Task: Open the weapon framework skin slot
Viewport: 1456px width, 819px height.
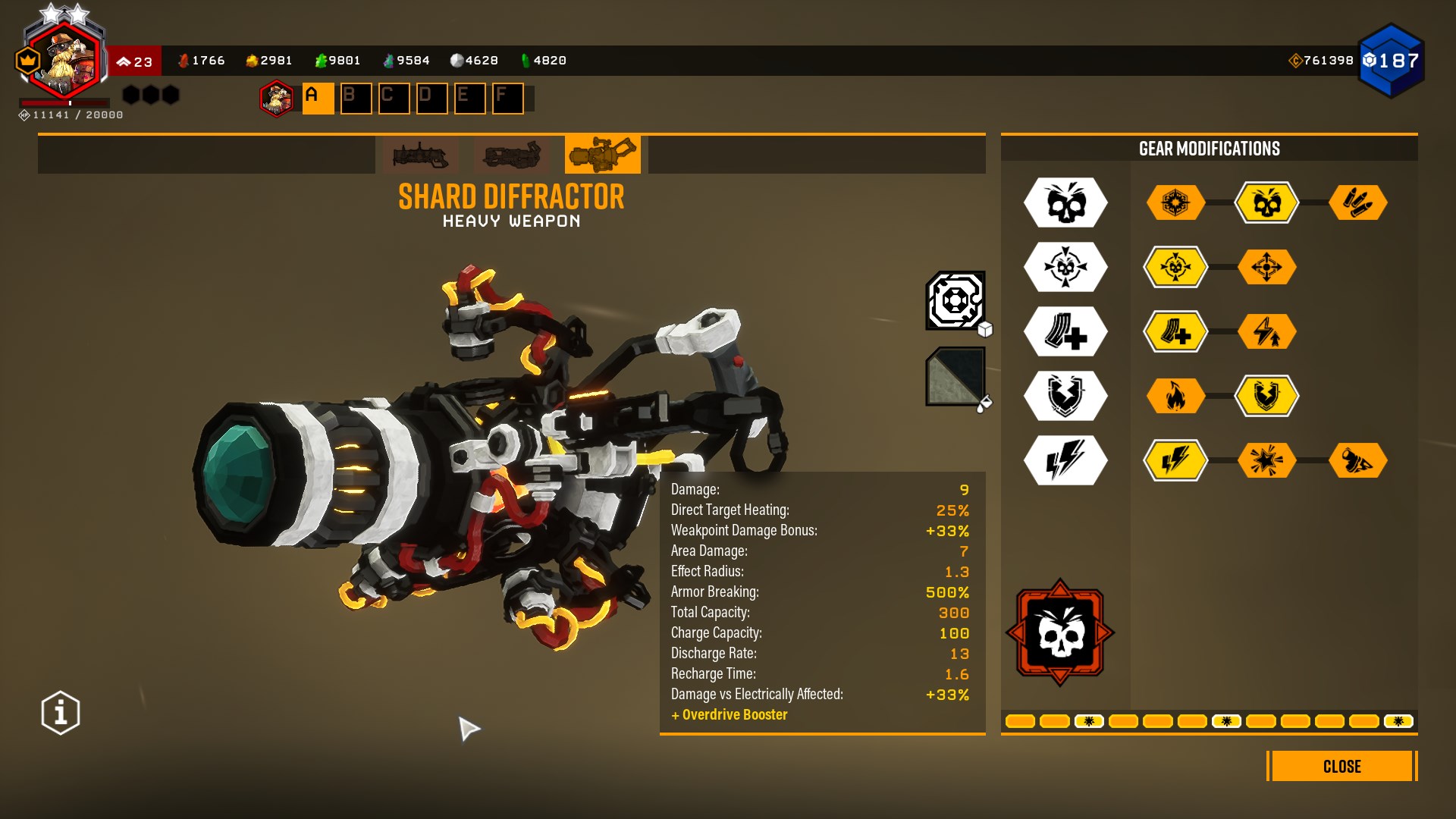Action: (x=955, y=300)
